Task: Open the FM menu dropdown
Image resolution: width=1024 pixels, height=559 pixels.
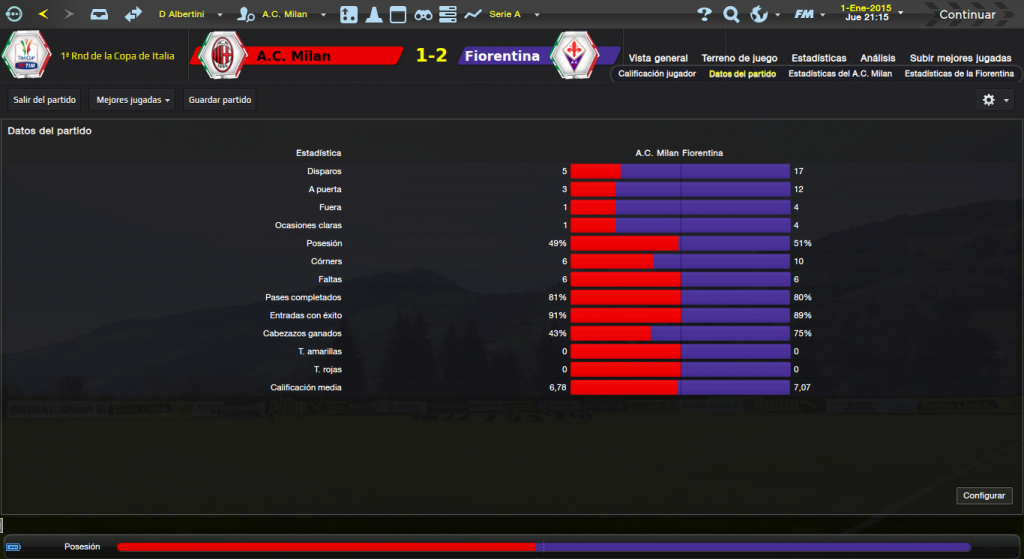Action: [808, 15]
